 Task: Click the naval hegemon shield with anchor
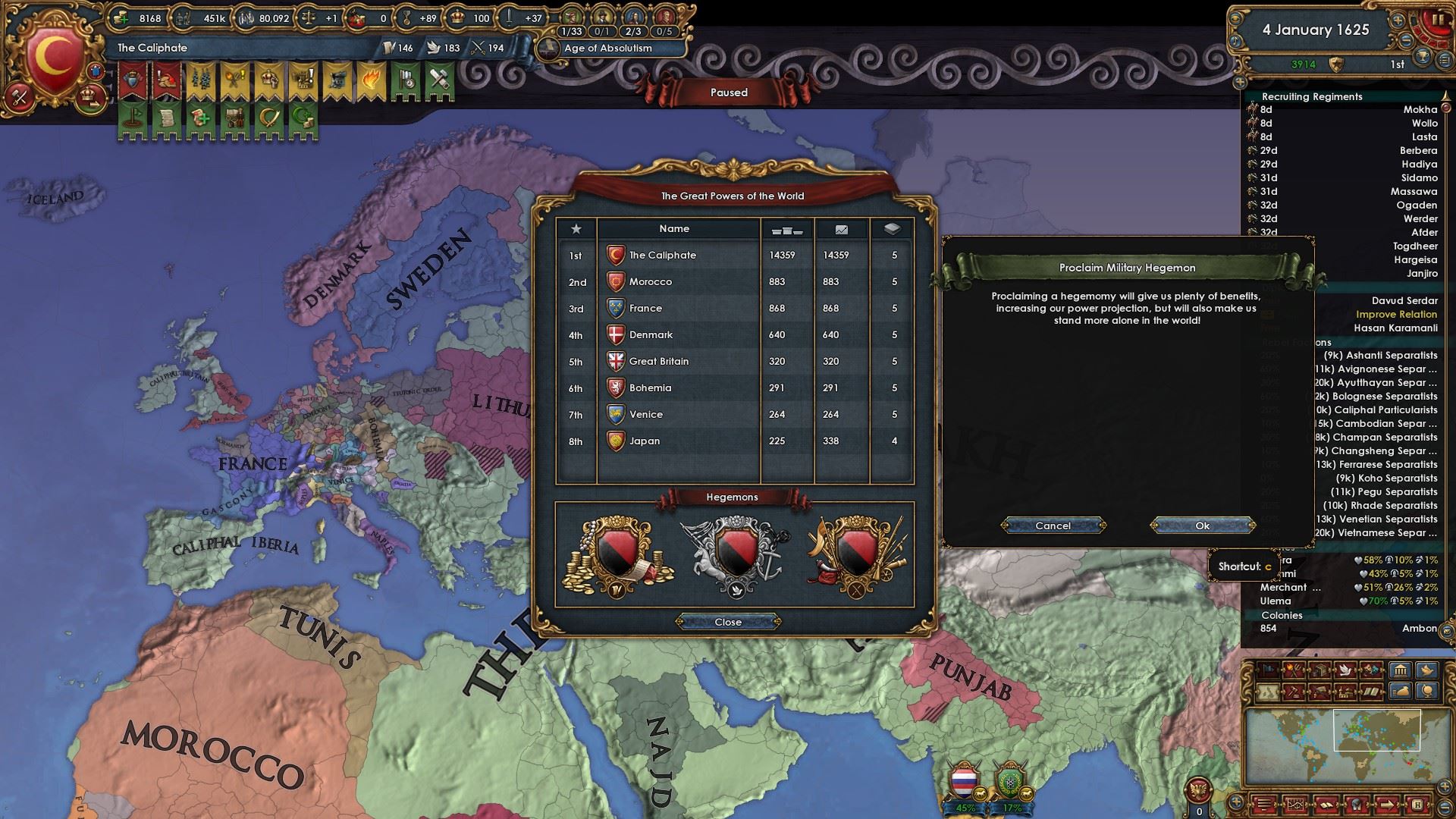coord(734,556)
